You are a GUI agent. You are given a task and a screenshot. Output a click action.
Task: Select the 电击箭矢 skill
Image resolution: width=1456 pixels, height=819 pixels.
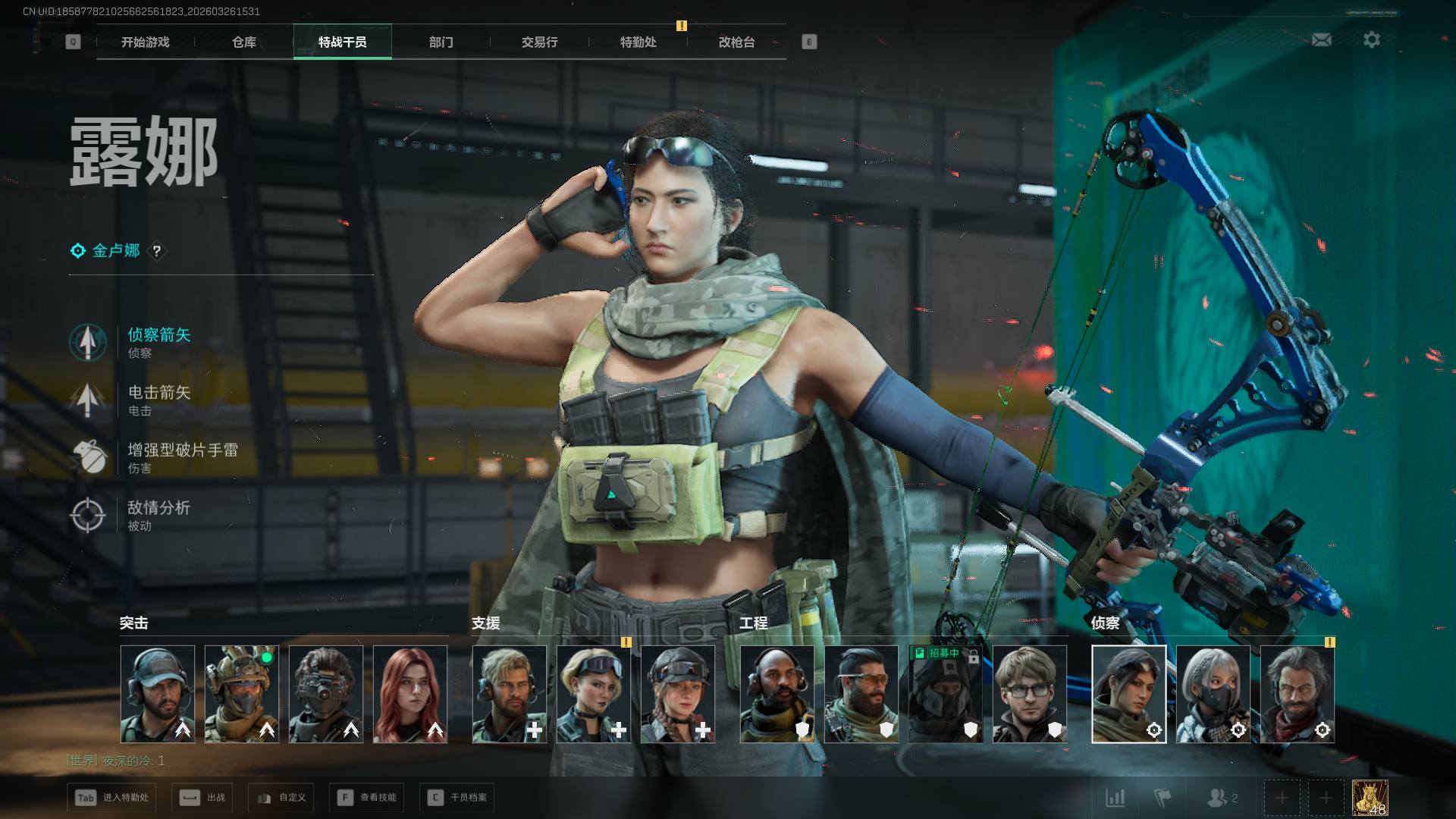coord(158,399)
